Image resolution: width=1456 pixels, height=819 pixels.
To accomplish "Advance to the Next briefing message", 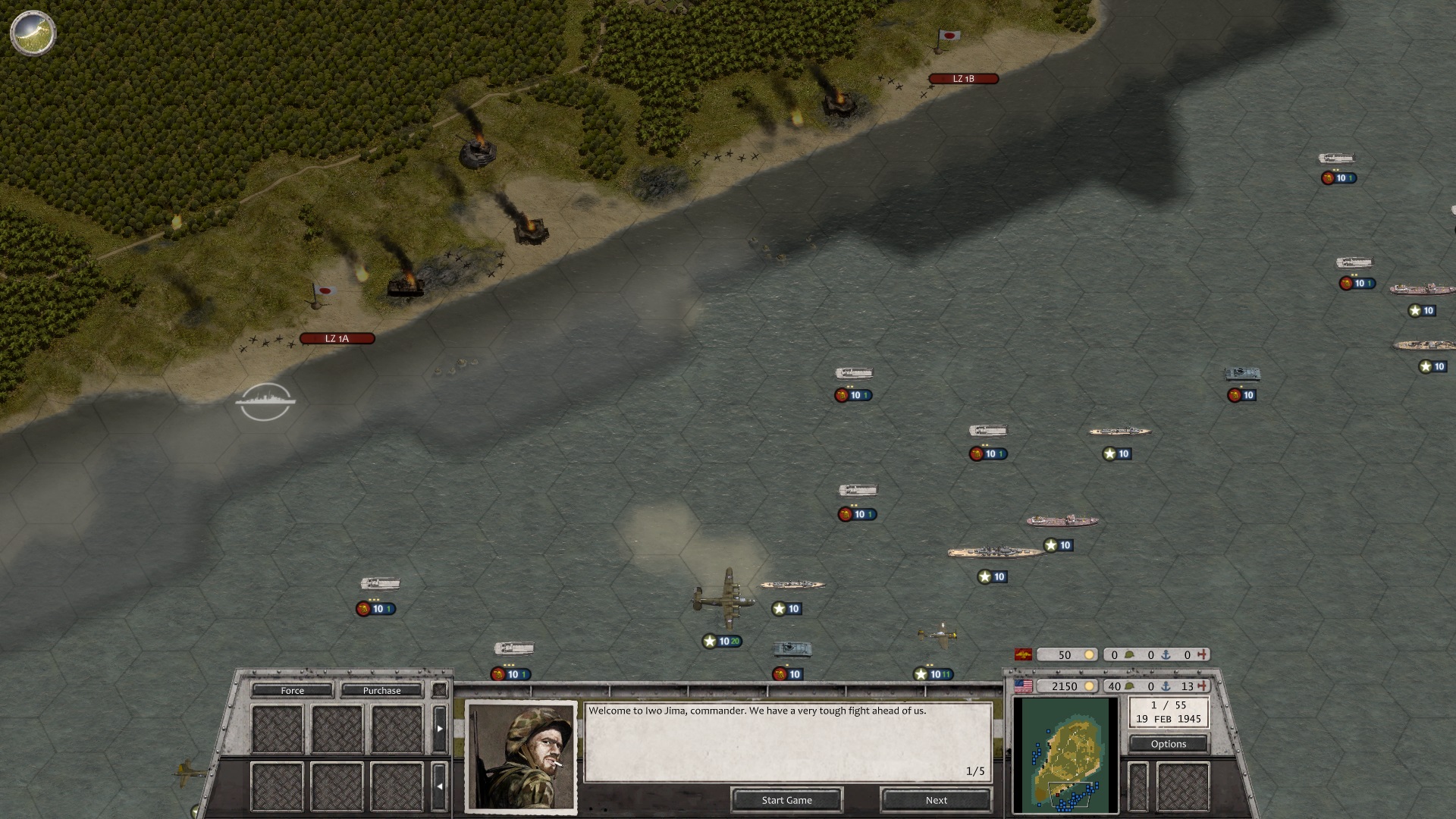I will [x=936, y=800].
